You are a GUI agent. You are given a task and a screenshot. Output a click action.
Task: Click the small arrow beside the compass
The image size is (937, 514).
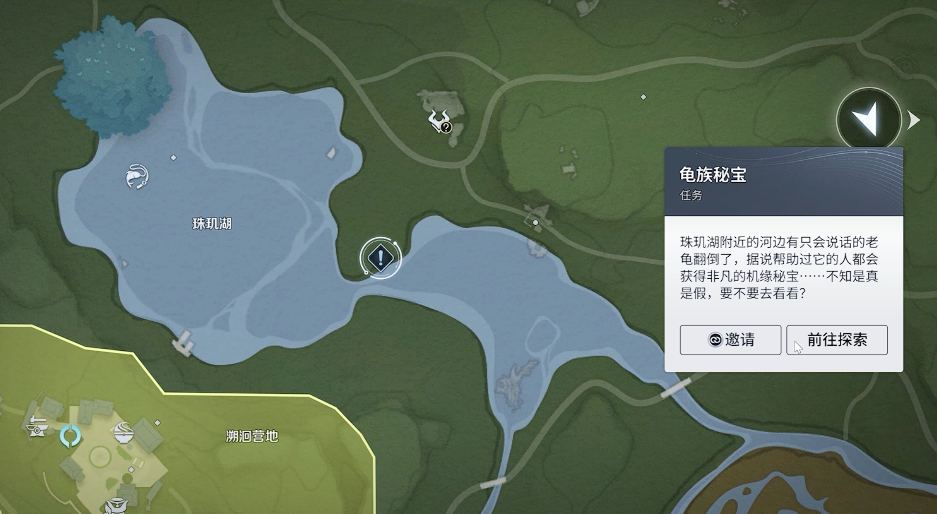[913, 121]
